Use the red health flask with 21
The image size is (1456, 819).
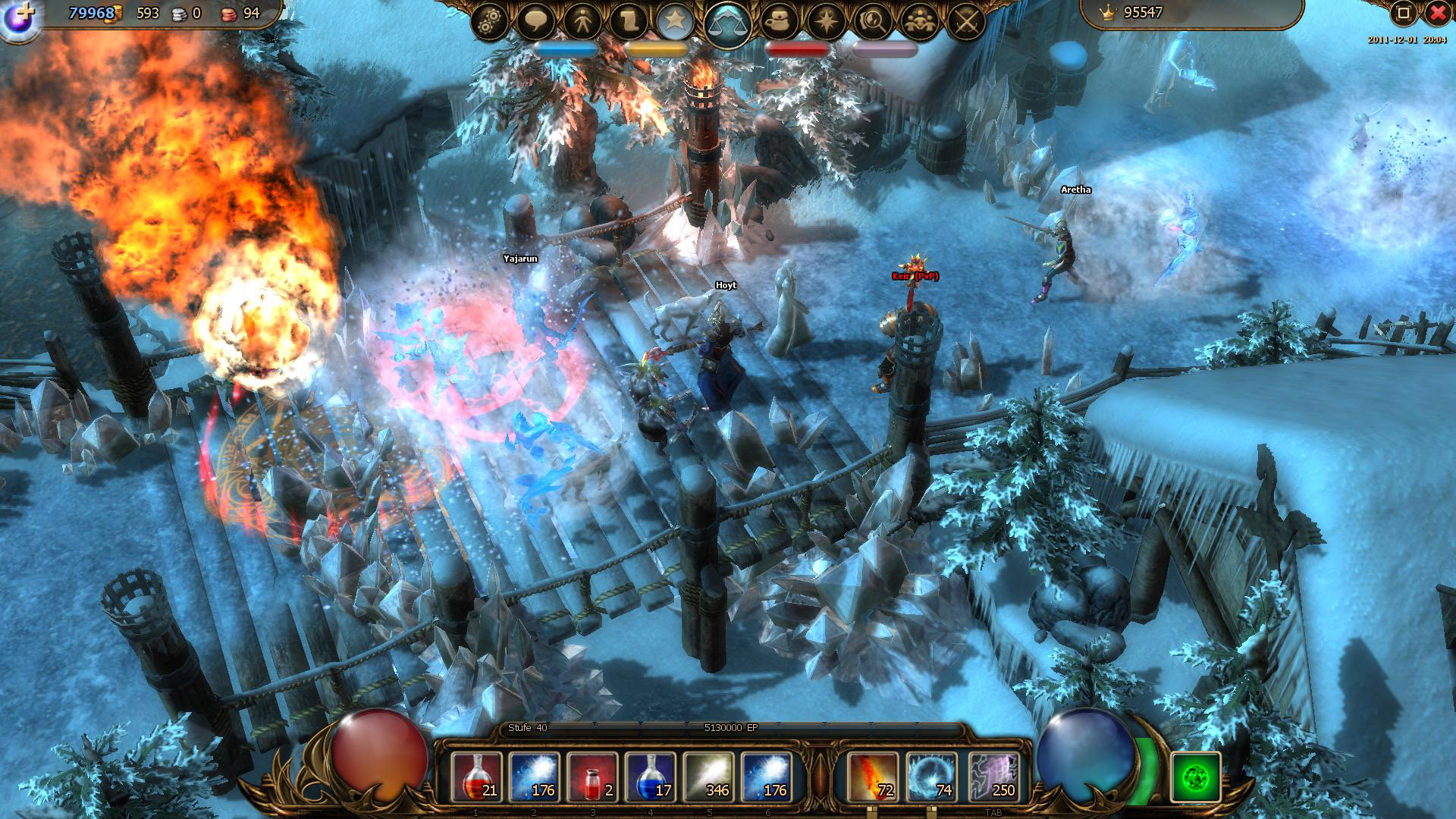[476, 777]
